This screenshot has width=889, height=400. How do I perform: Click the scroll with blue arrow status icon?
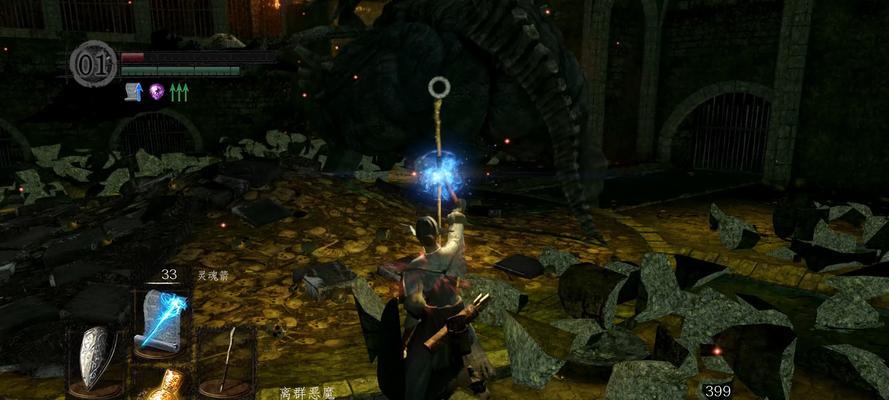(x=132, y=92)
